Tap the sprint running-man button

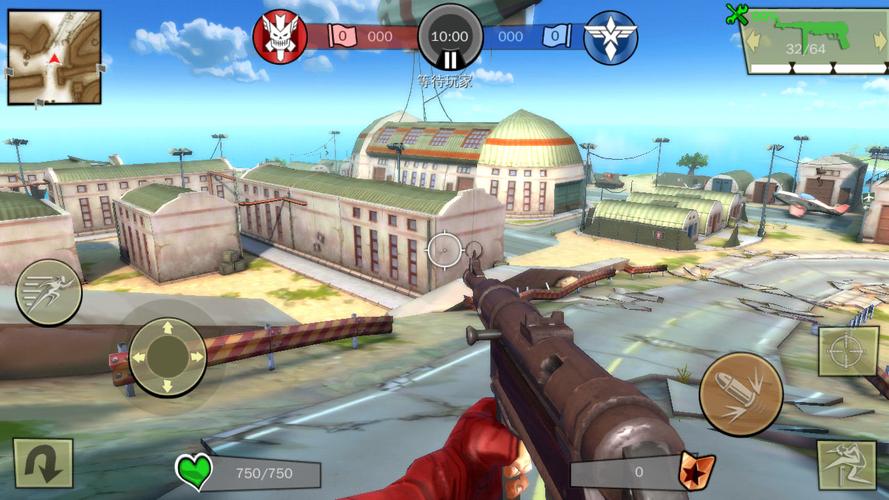(48, 291)
